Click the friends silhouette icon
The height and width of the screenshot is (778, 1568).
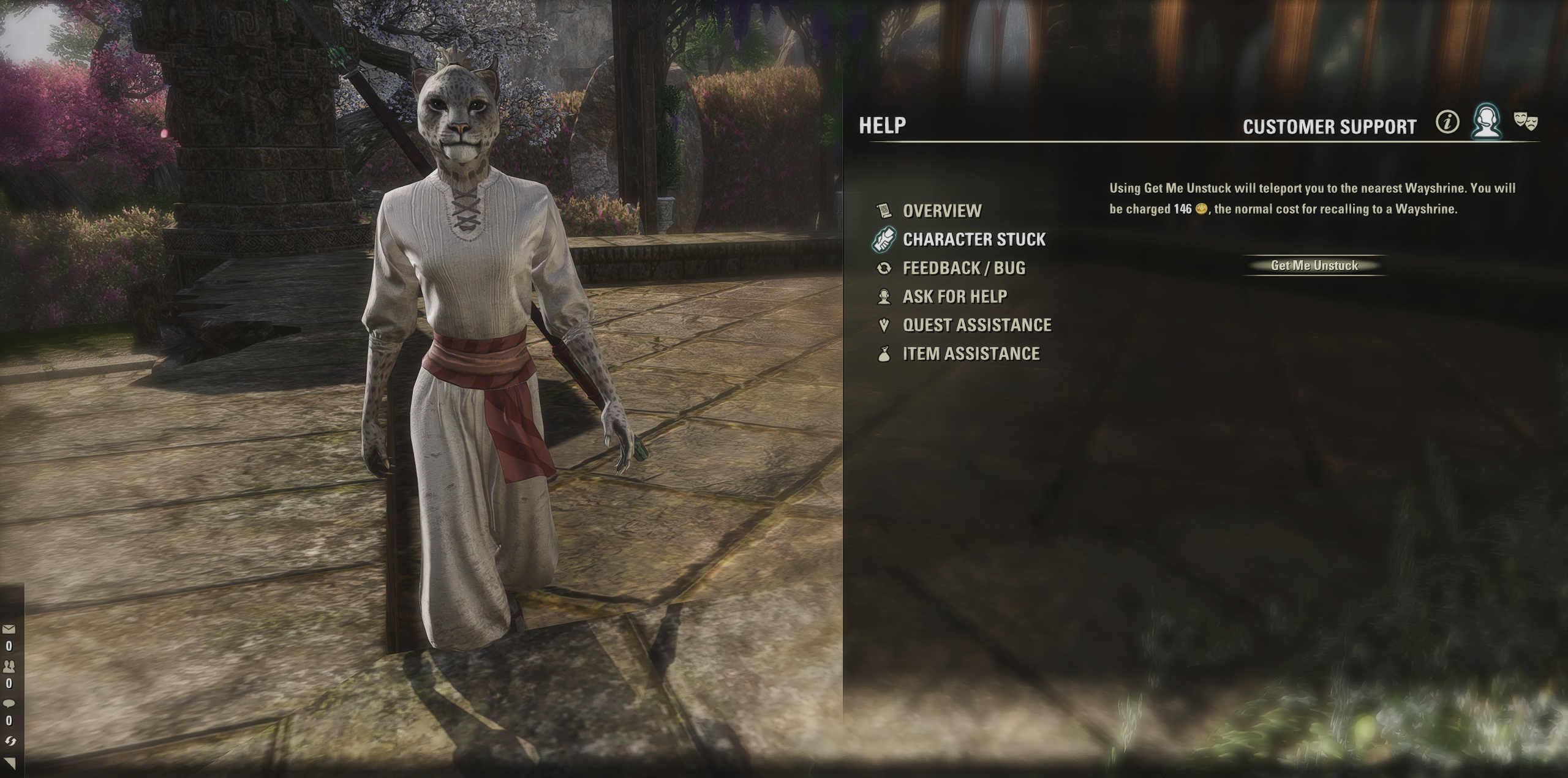click(9, 665)
